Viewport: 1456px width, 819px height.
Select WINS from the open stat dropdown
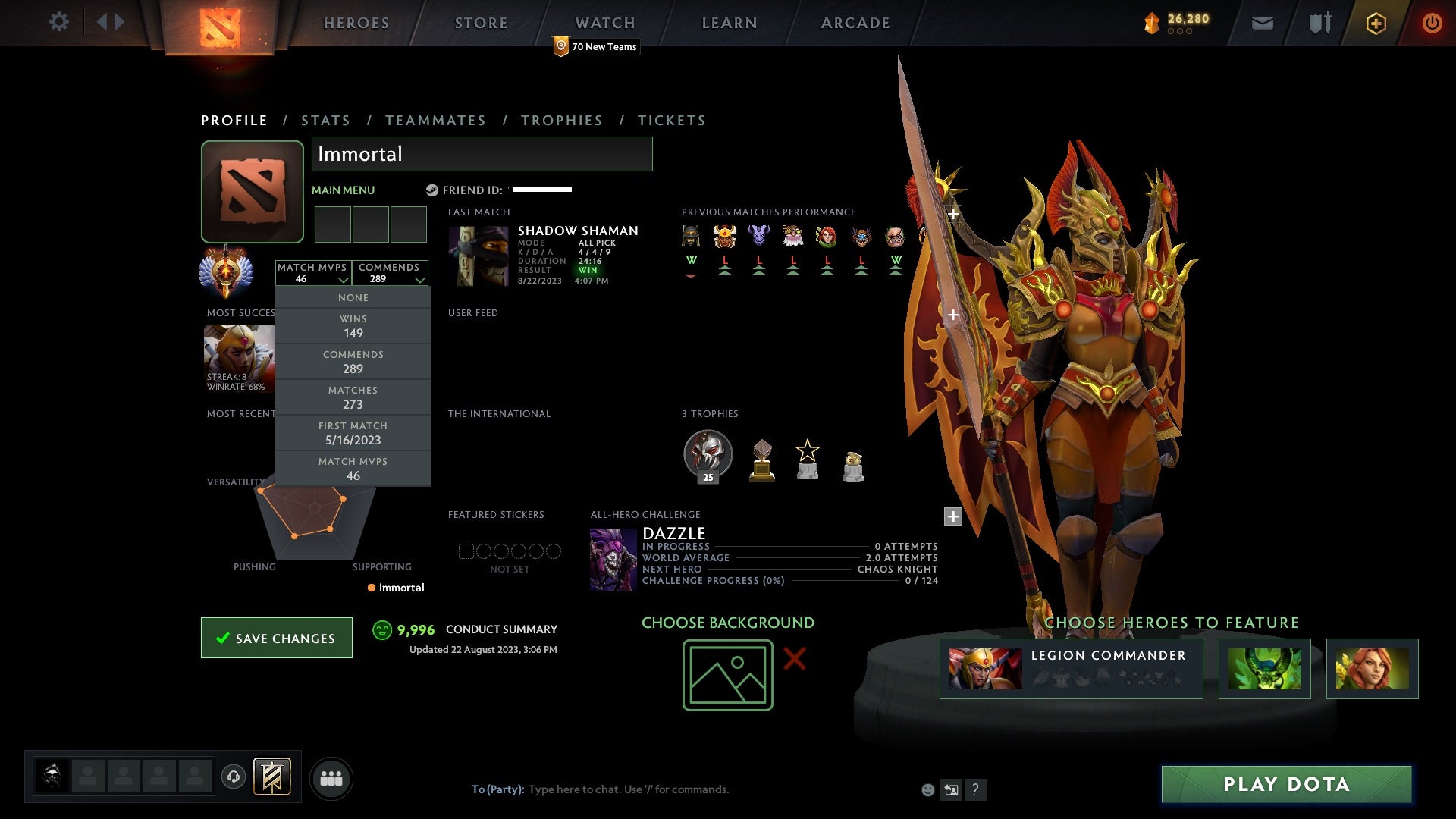[353, 326]
